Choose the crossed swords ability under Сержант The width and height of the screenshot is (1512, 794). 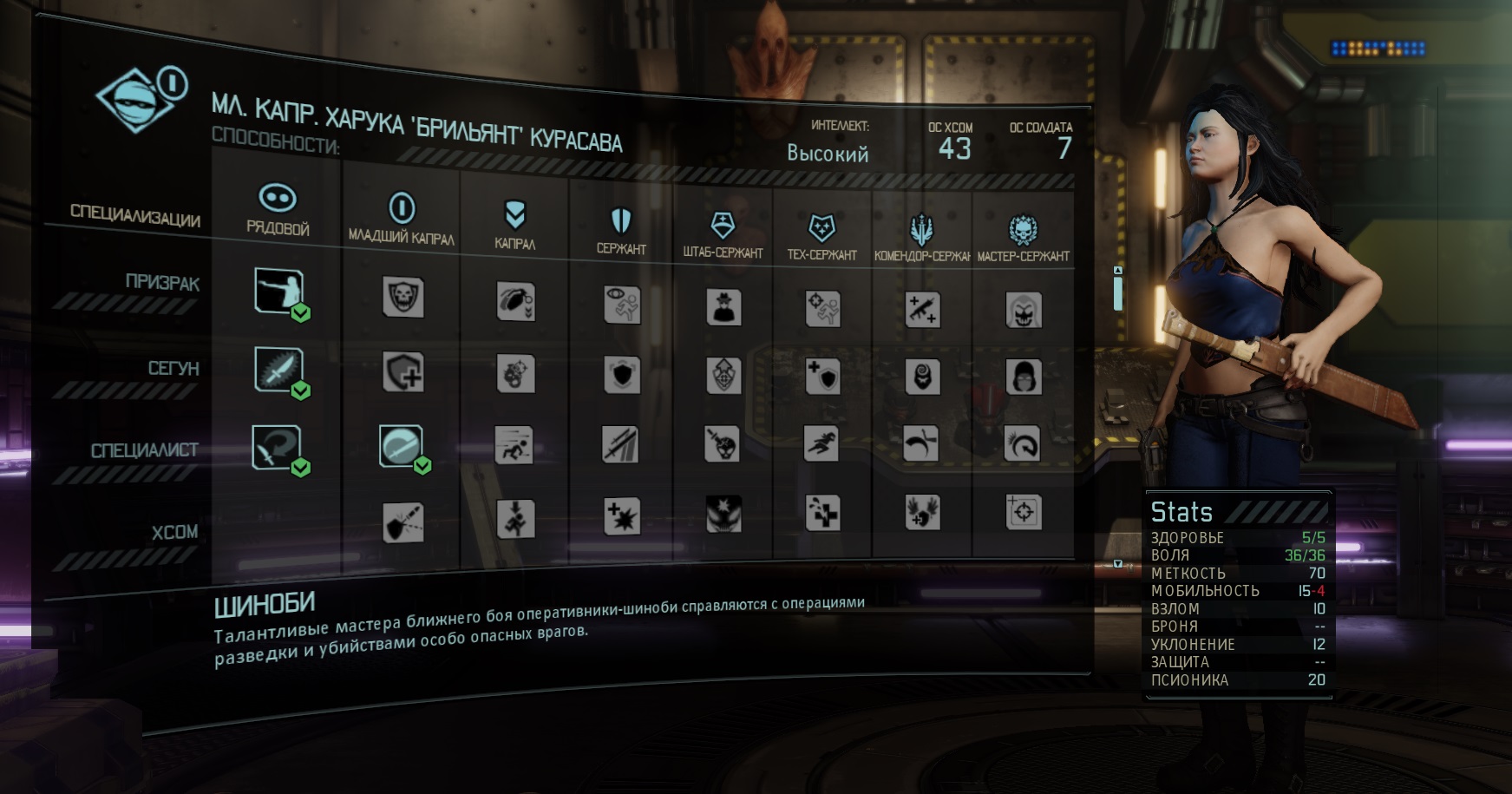(x=621, y=445)
